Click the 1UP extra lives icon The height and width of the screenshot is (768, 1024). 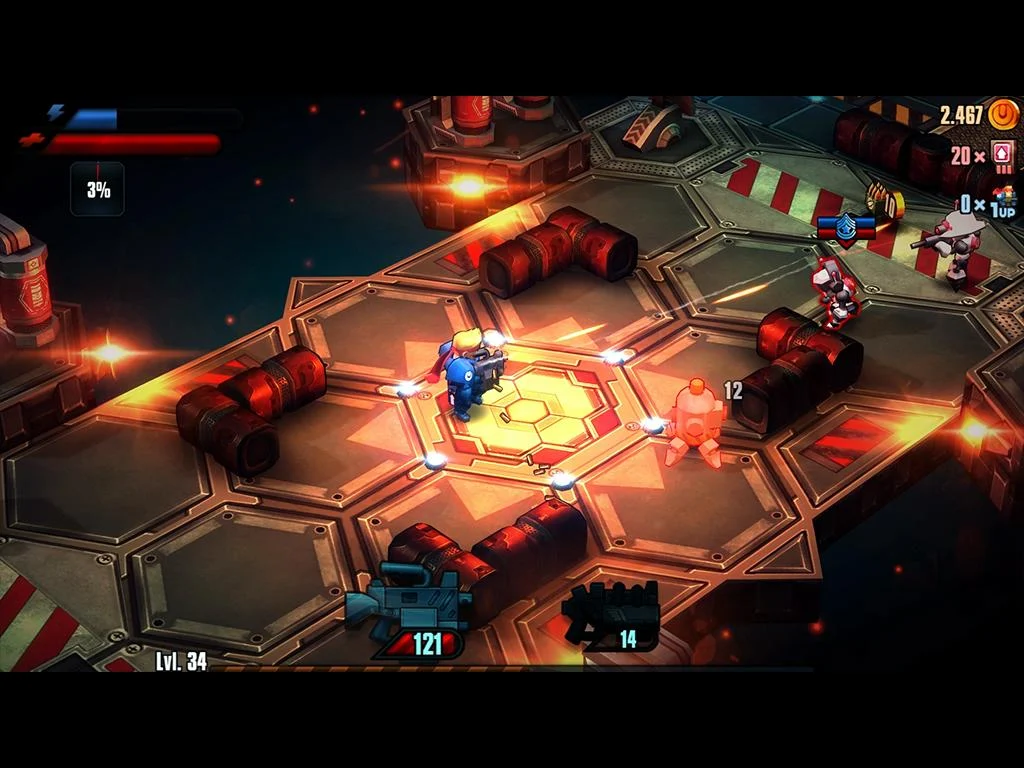pyautogui.click(x=1003, y=202)
